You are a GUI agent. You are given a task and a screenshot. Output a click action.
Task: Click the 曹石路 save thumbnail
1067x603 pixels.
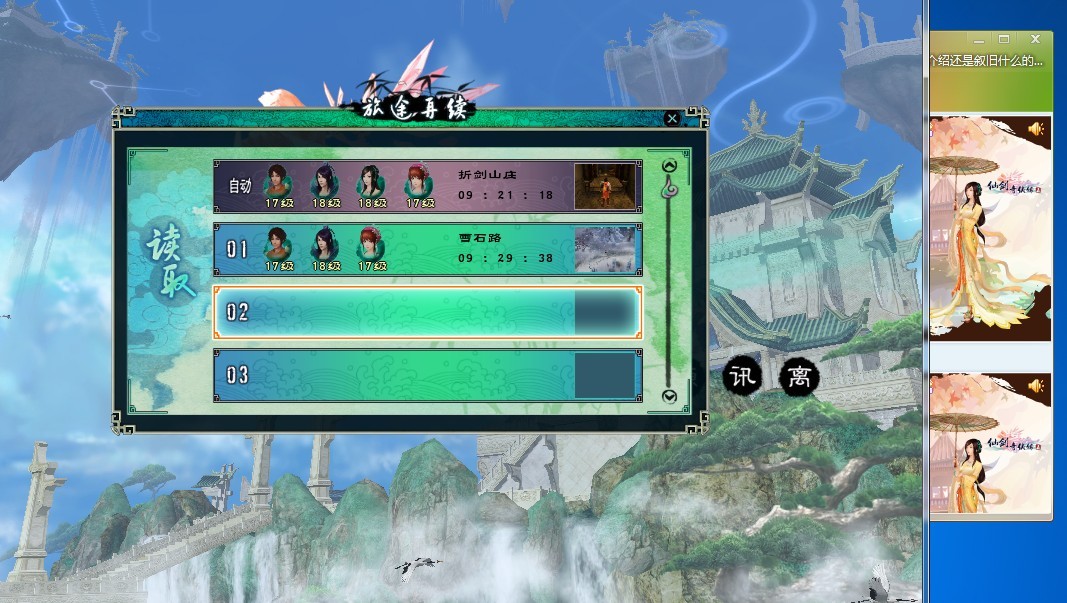pos(605,249)
